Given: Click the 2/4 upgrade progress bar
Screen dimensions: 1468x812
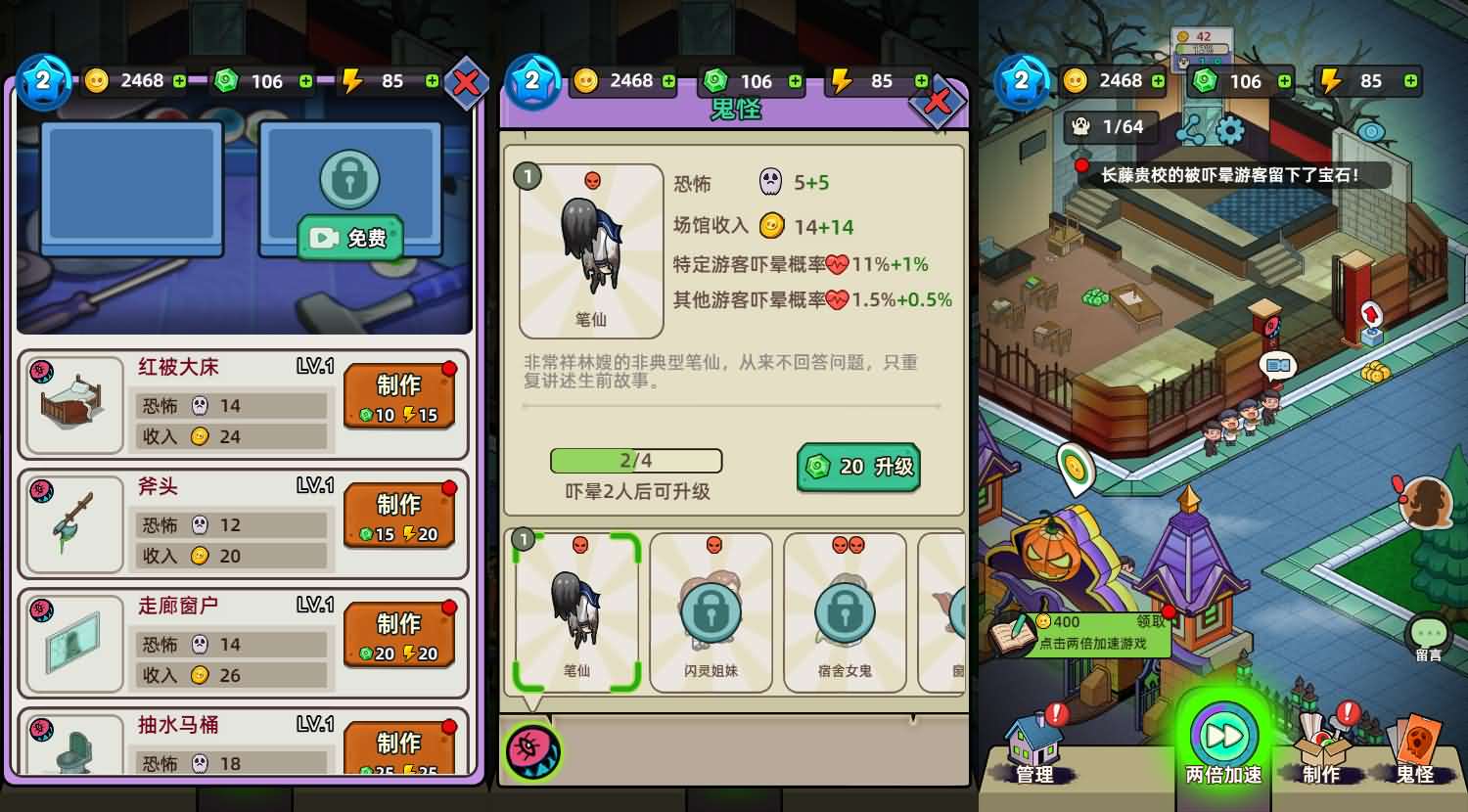Looking at the screenshot, I should coord(636,461).
